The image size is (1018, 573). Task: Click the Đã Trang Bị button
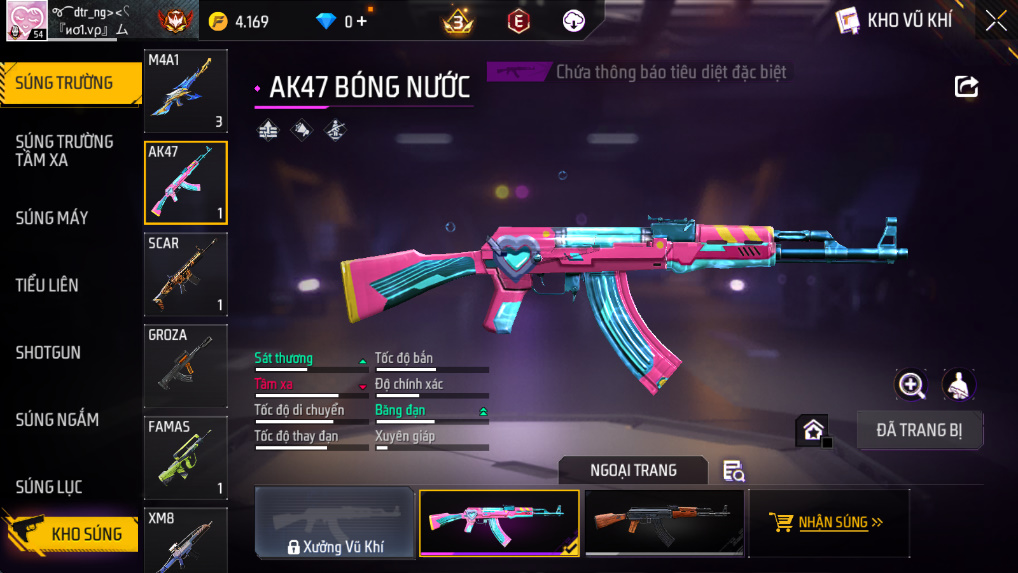(919, 430)
